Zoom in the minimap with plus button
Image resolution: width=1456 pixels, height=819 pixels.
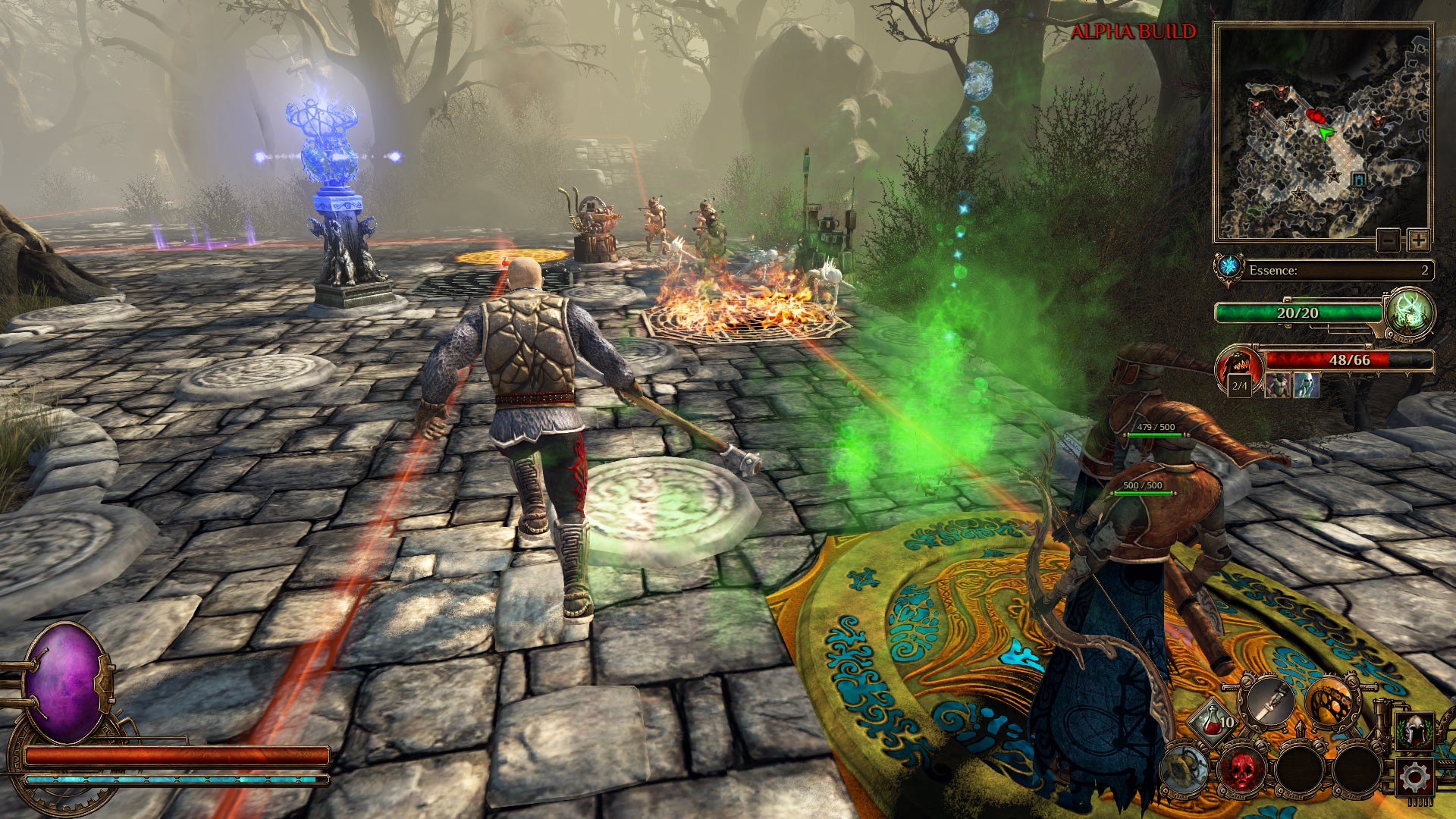(1417, 240)
